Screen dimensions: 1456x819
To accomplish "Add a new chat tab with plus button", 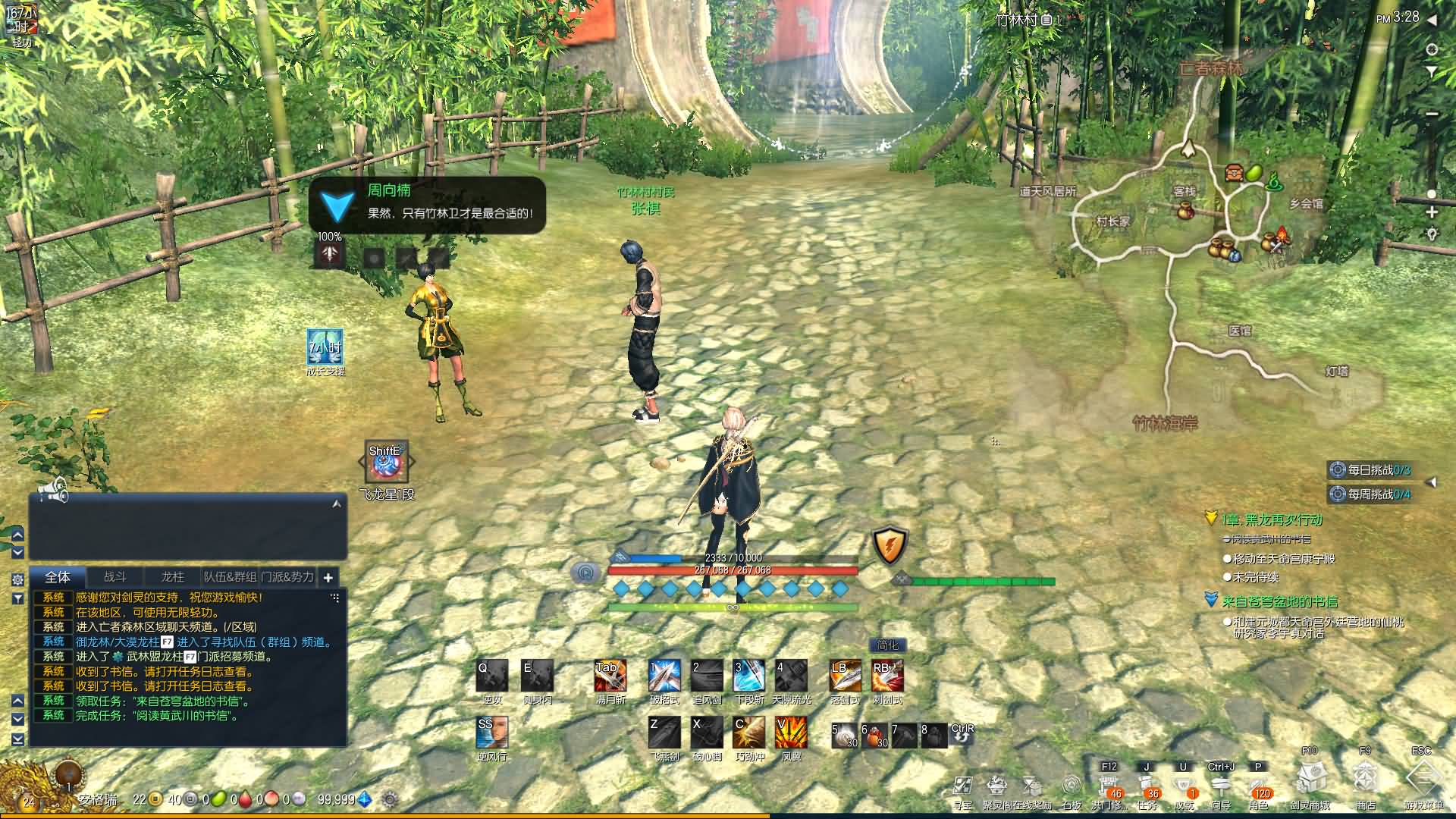I will (x=328, y=578).
